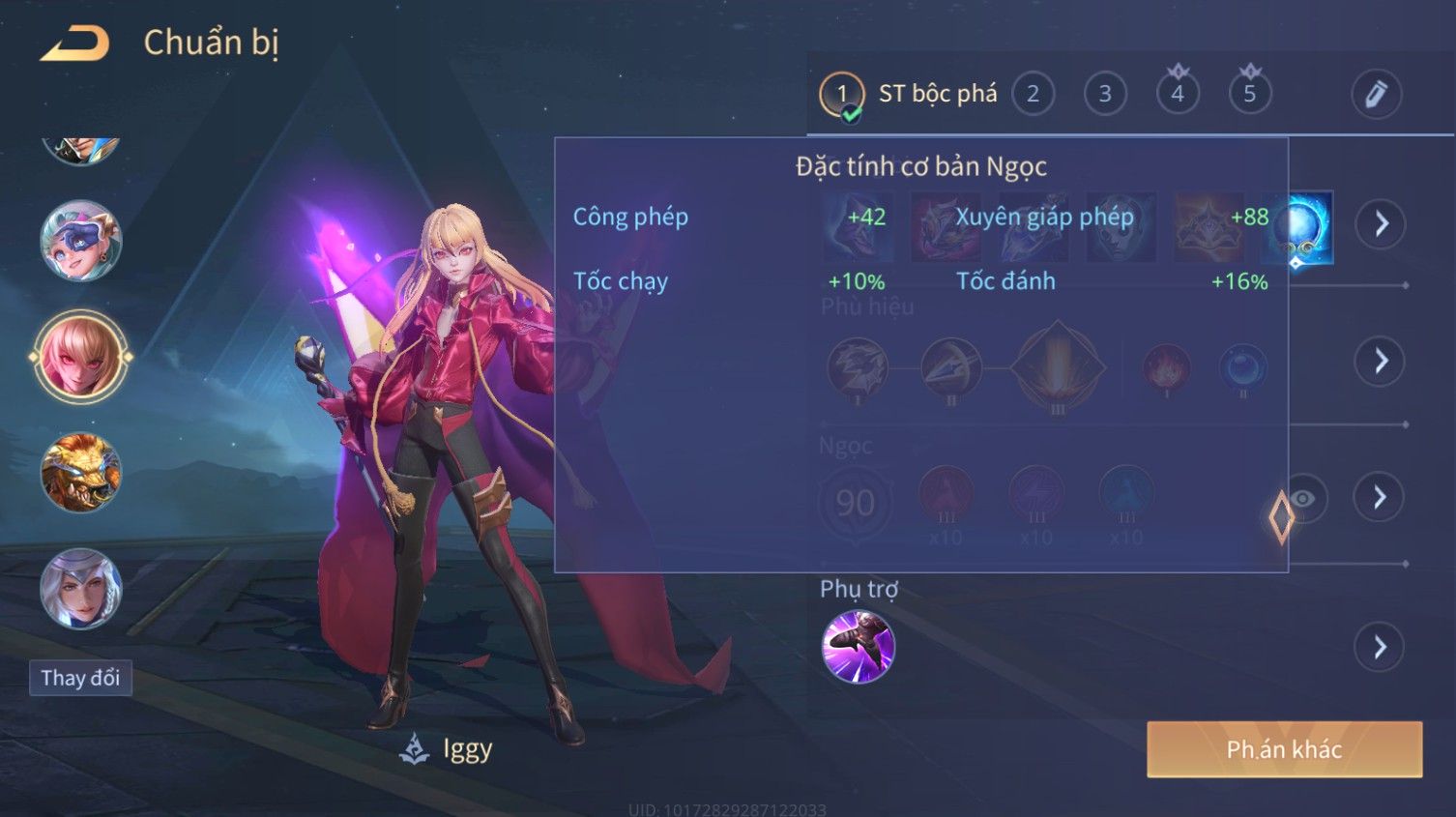Click the Thay đổi button
This screenshot has width=1456, height=817.
[80, 678]
